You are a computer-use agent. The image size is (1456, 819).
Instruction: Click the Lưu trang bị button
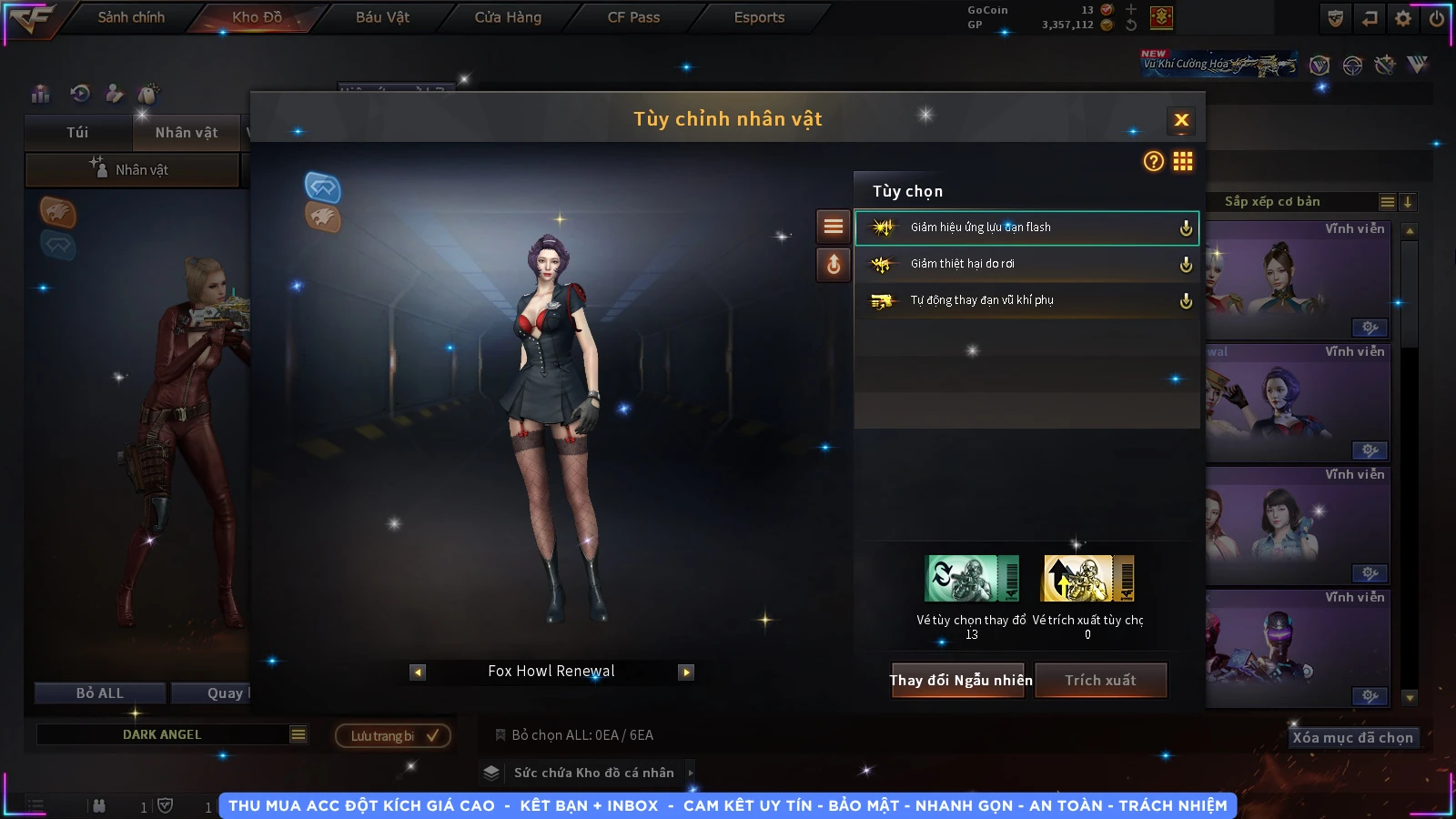click(x=392, y=736)
